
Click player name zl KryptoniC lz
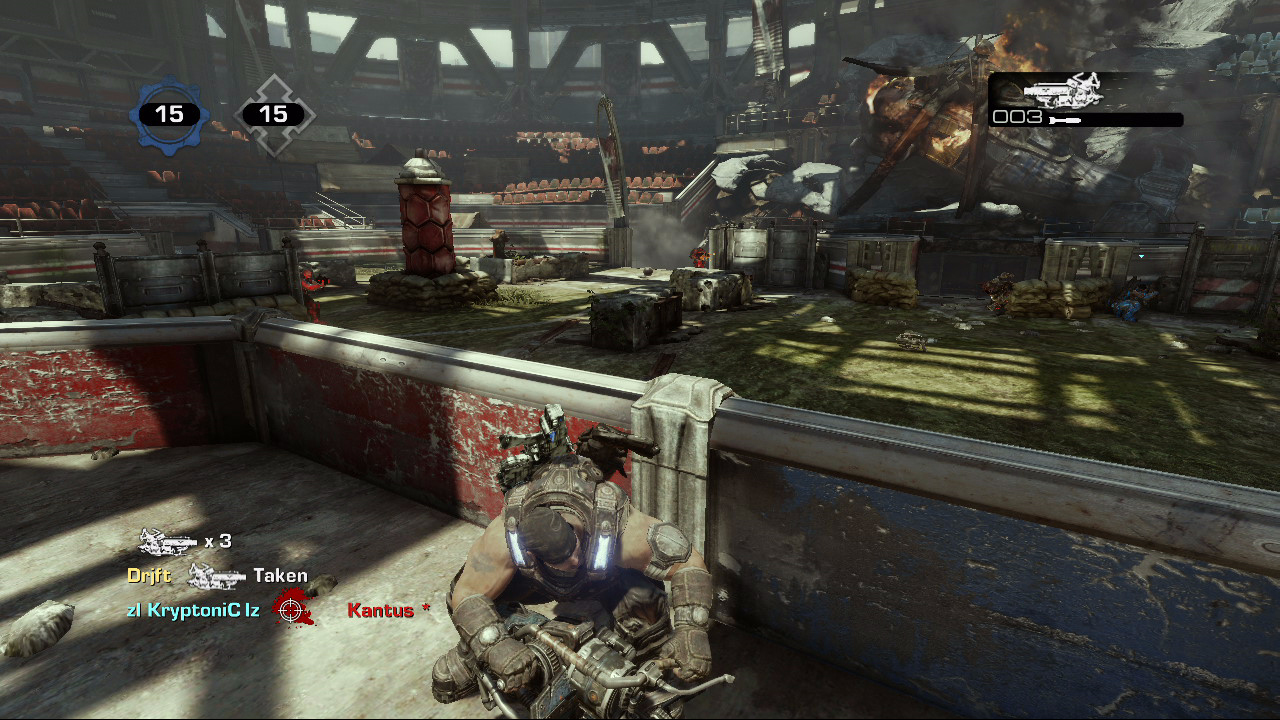(193, 610)
